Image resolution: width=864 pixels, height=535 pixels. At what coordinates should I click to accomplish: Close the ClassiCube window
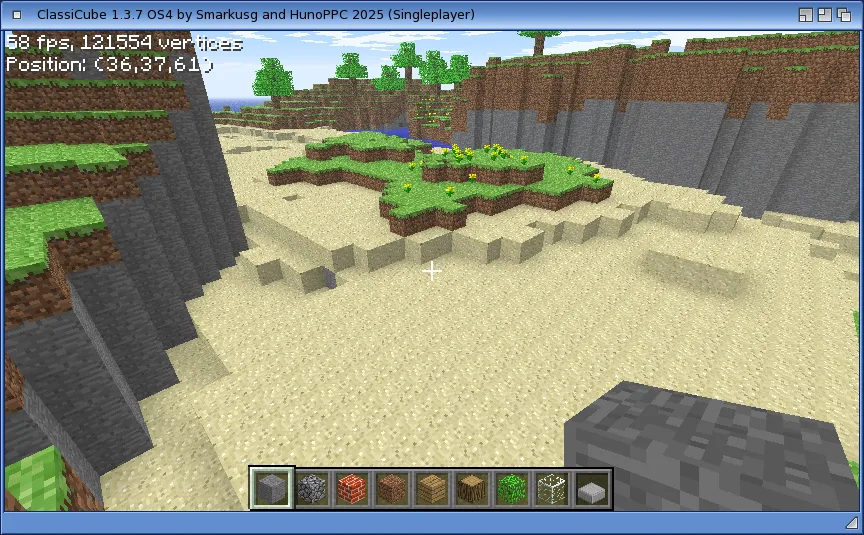pos(13,14)
